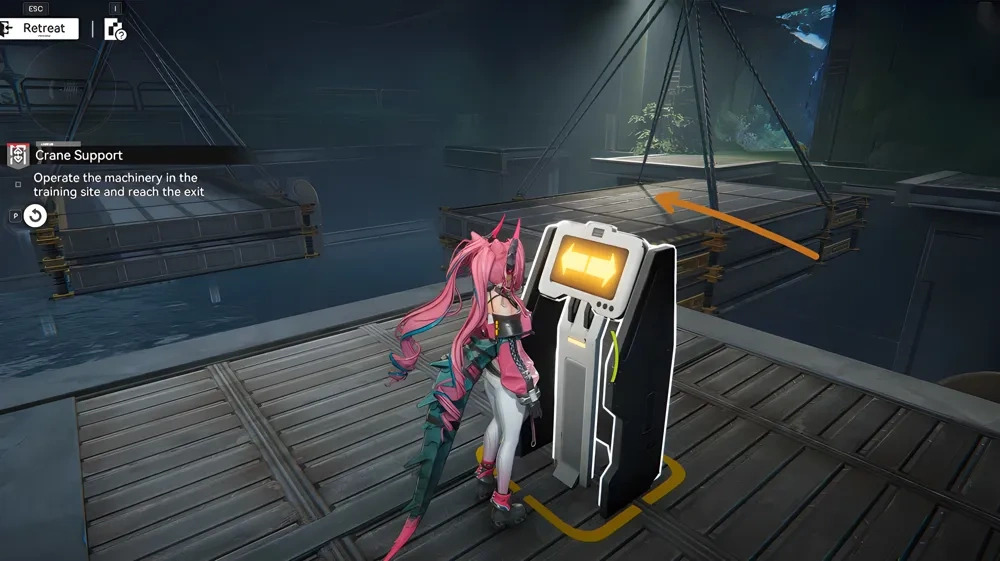Activate the circular arrow reset button

coord(36,215)
